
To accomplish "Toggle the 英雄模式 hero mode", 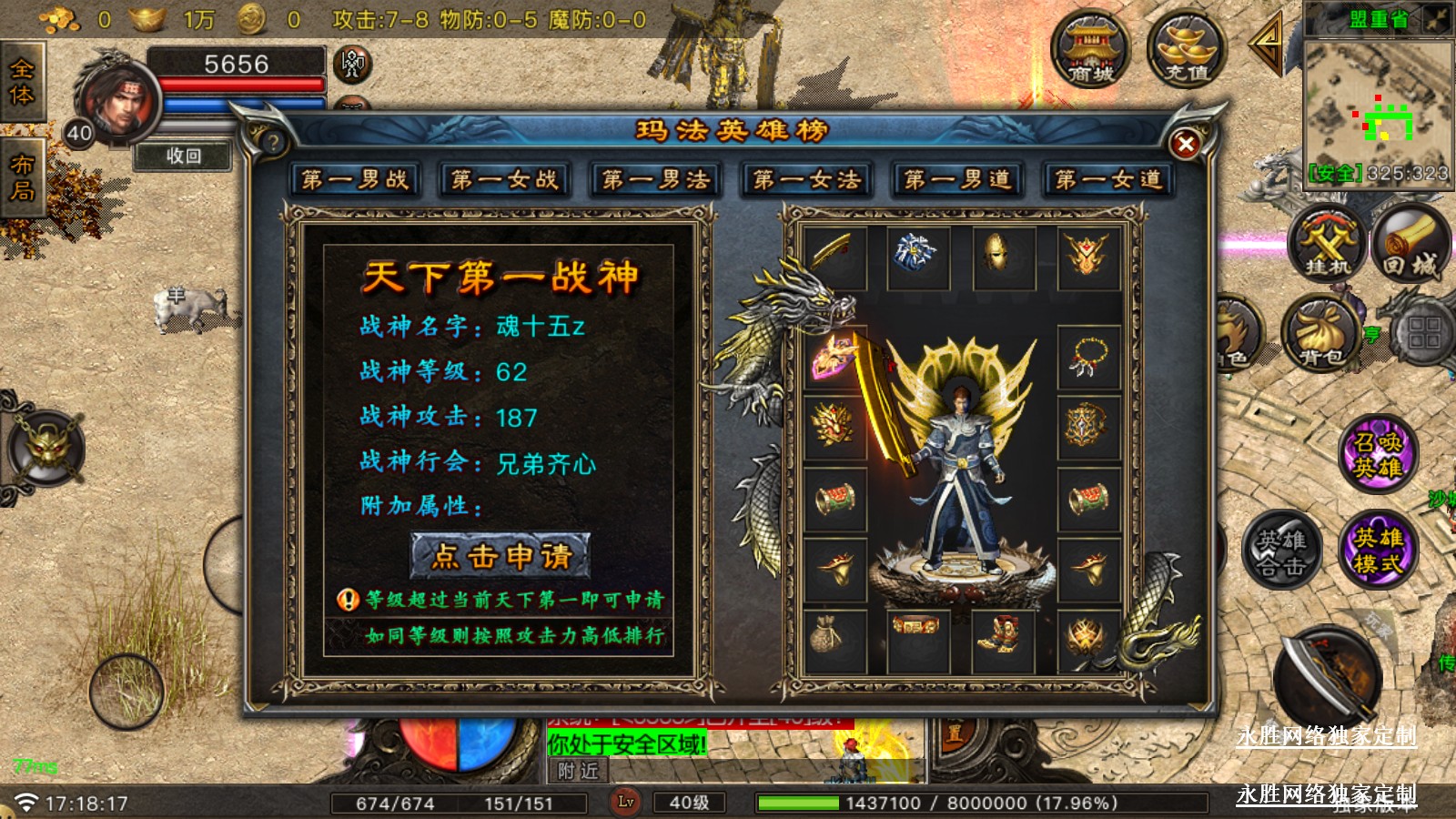I will point(1378,550).
